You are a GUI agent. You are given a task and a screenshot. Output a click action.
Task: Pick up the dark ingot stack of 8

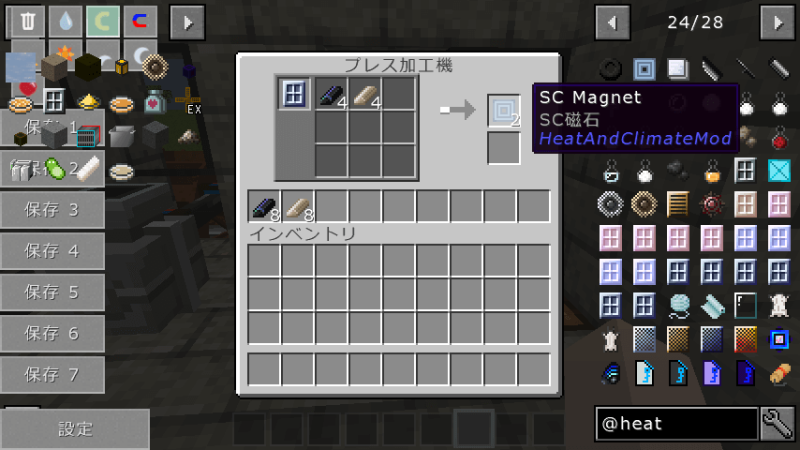pyautogui.click(x=265, y=206)
